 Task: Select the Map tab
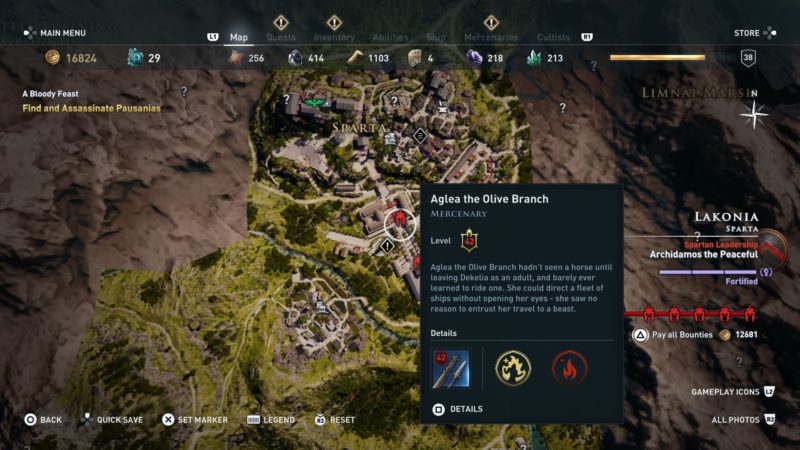coord(239,37)
